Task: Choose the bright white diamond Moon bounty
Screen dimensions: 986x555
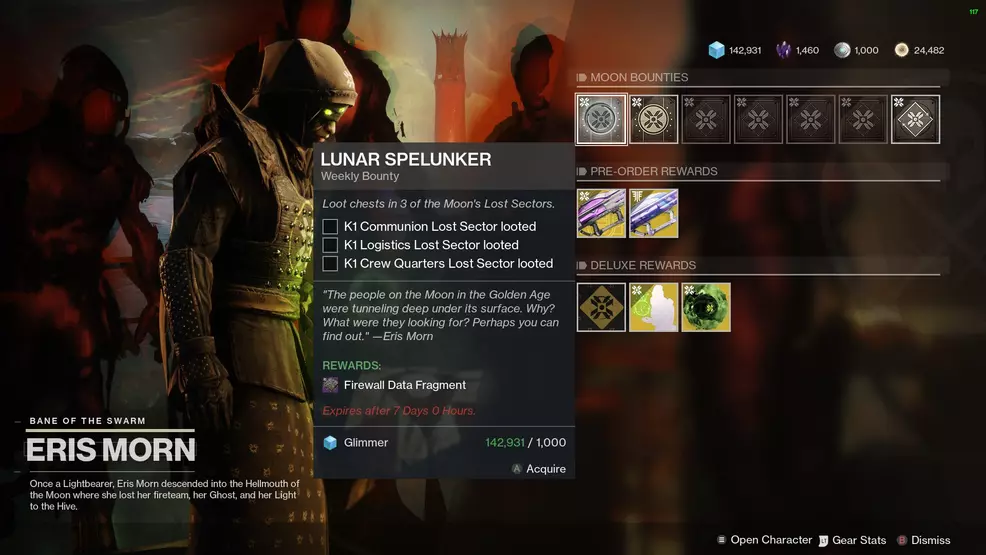Action: (x=915, y=120)
